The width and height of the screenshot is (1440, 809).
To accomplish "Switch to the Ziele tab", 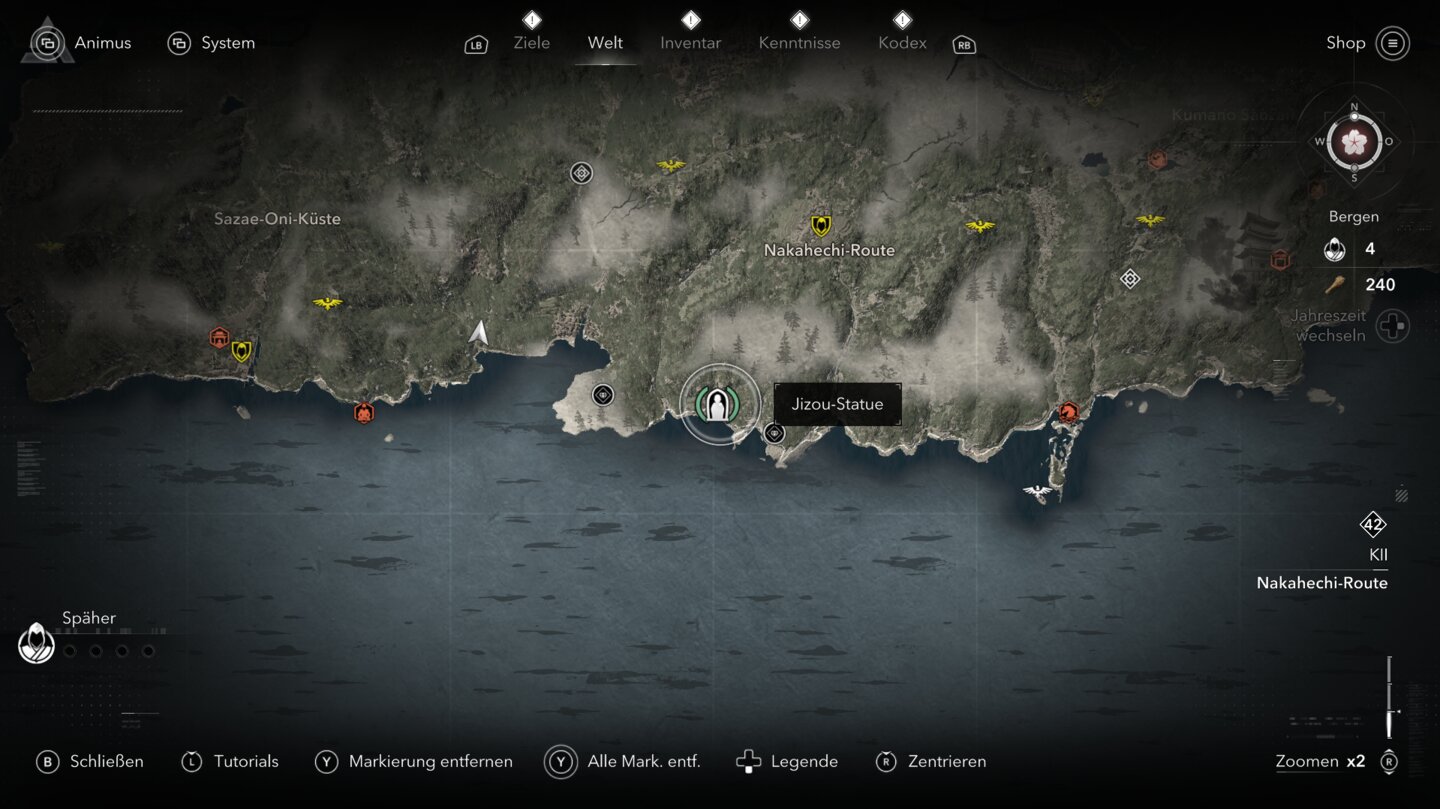I will point(531,43).
